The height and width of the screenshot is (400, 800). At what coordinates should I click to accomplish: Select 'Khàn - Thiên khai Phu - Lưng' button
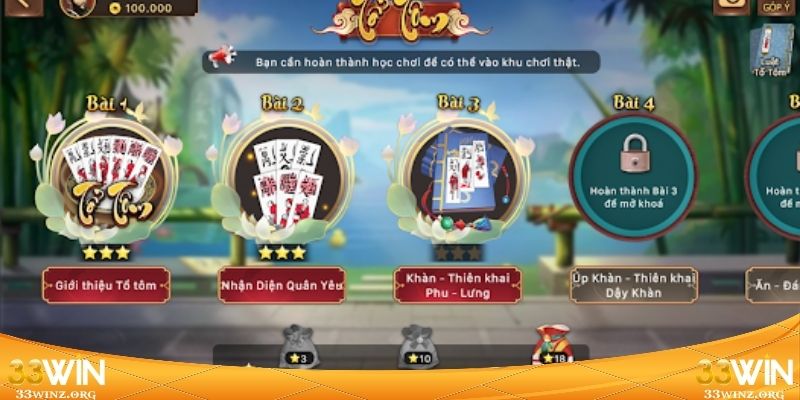click(x=459, y=284)
